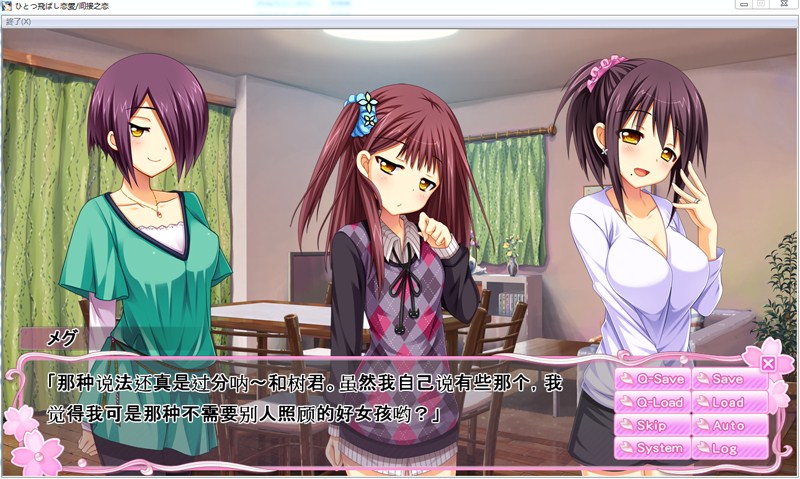Image resolution: width=800 pixels, height=479 pixels.
Task: Open the Load menu
Action: click(729, 403)
